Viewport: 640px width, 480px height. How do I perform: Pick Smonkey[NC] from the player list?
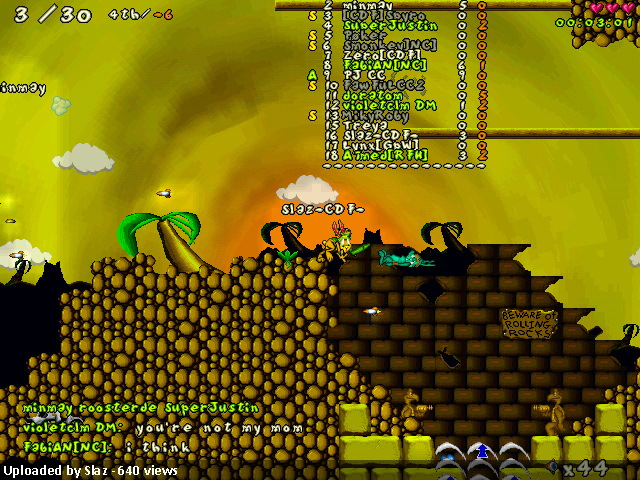click(388, 45)
